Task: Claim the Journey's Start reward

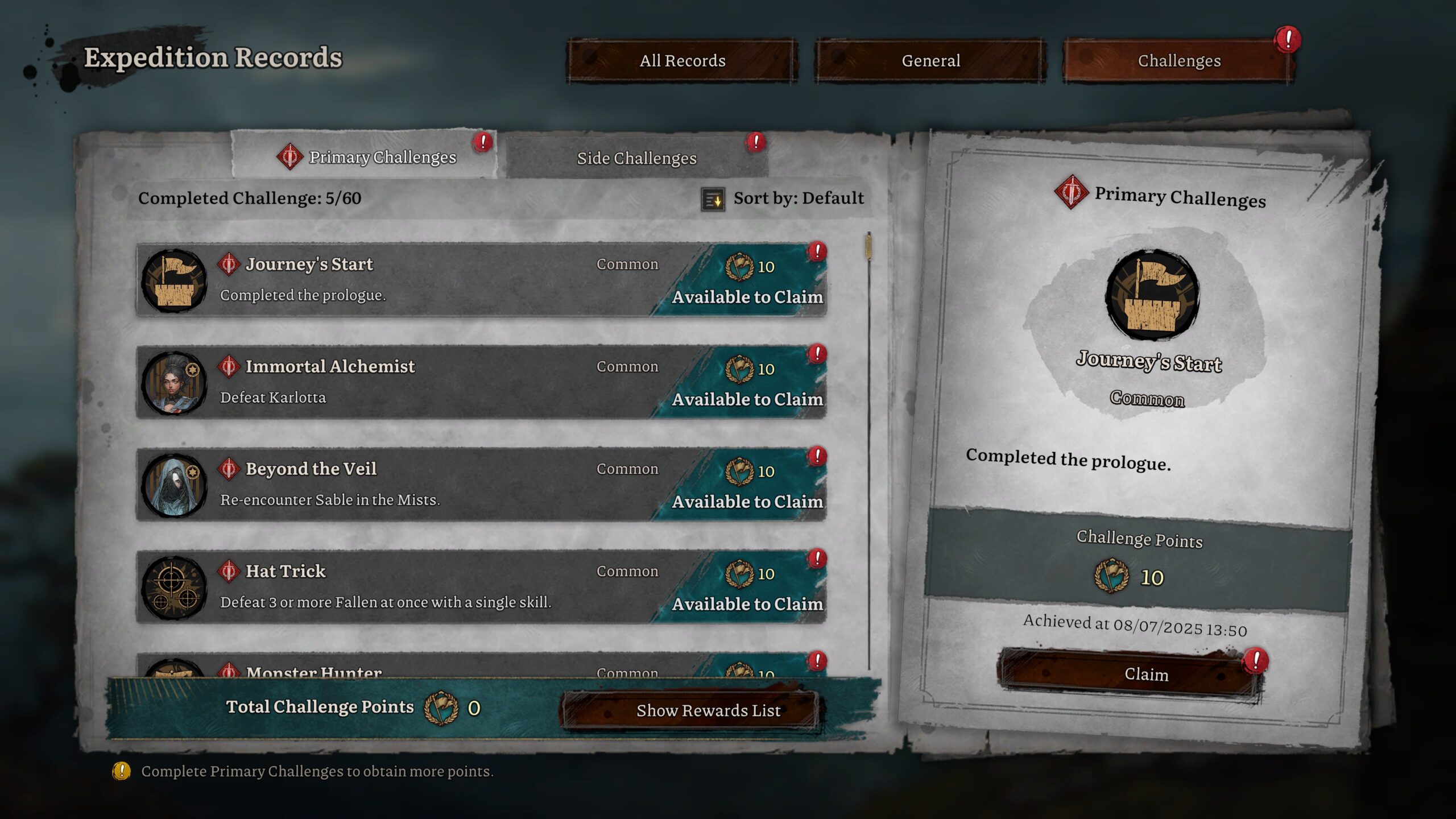Action: pyautogui.click(x=1147, y=675)
